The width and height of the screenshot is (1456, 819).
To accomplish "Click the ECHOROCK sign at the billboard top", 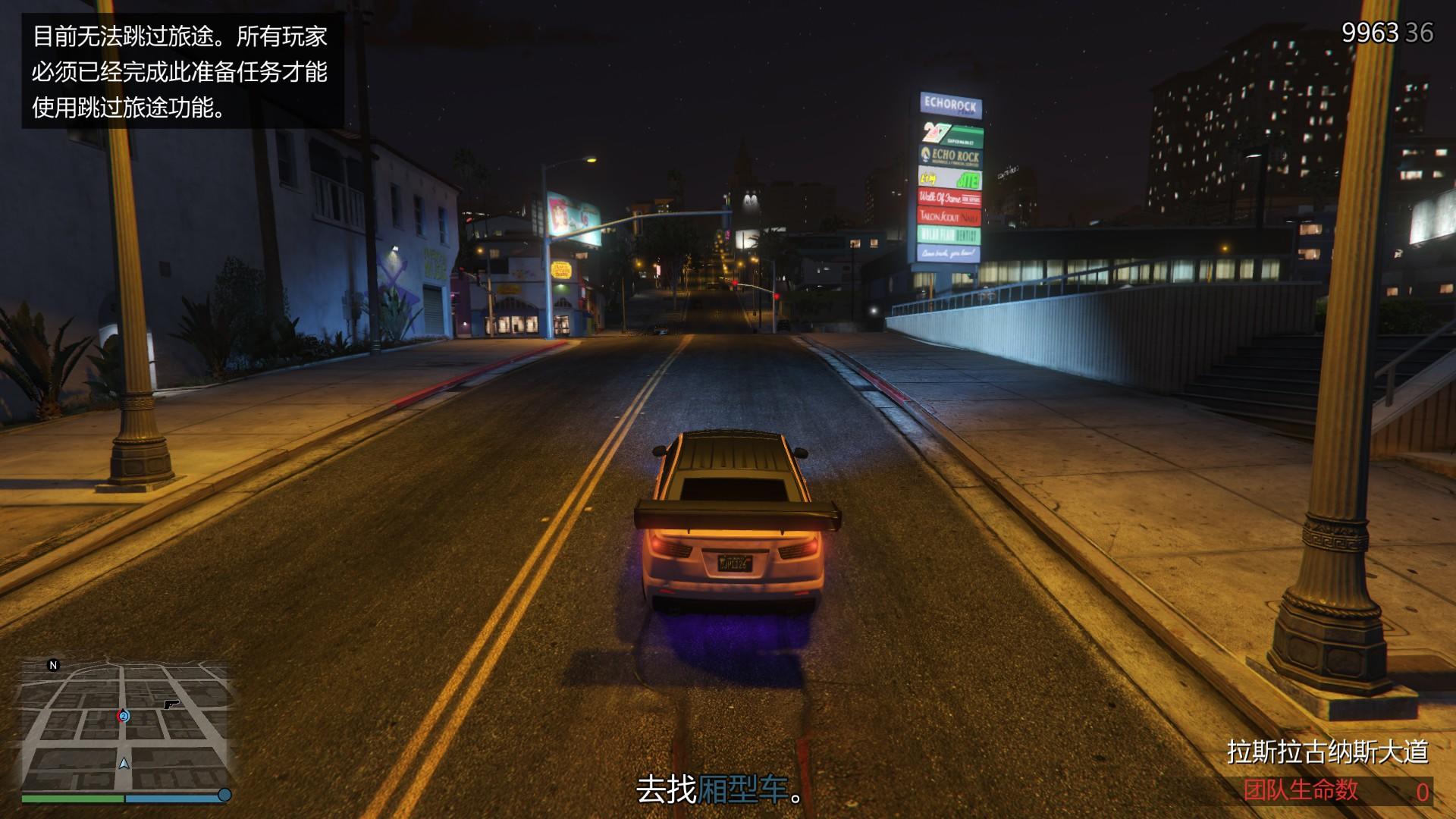I will [x=949, y=105].
